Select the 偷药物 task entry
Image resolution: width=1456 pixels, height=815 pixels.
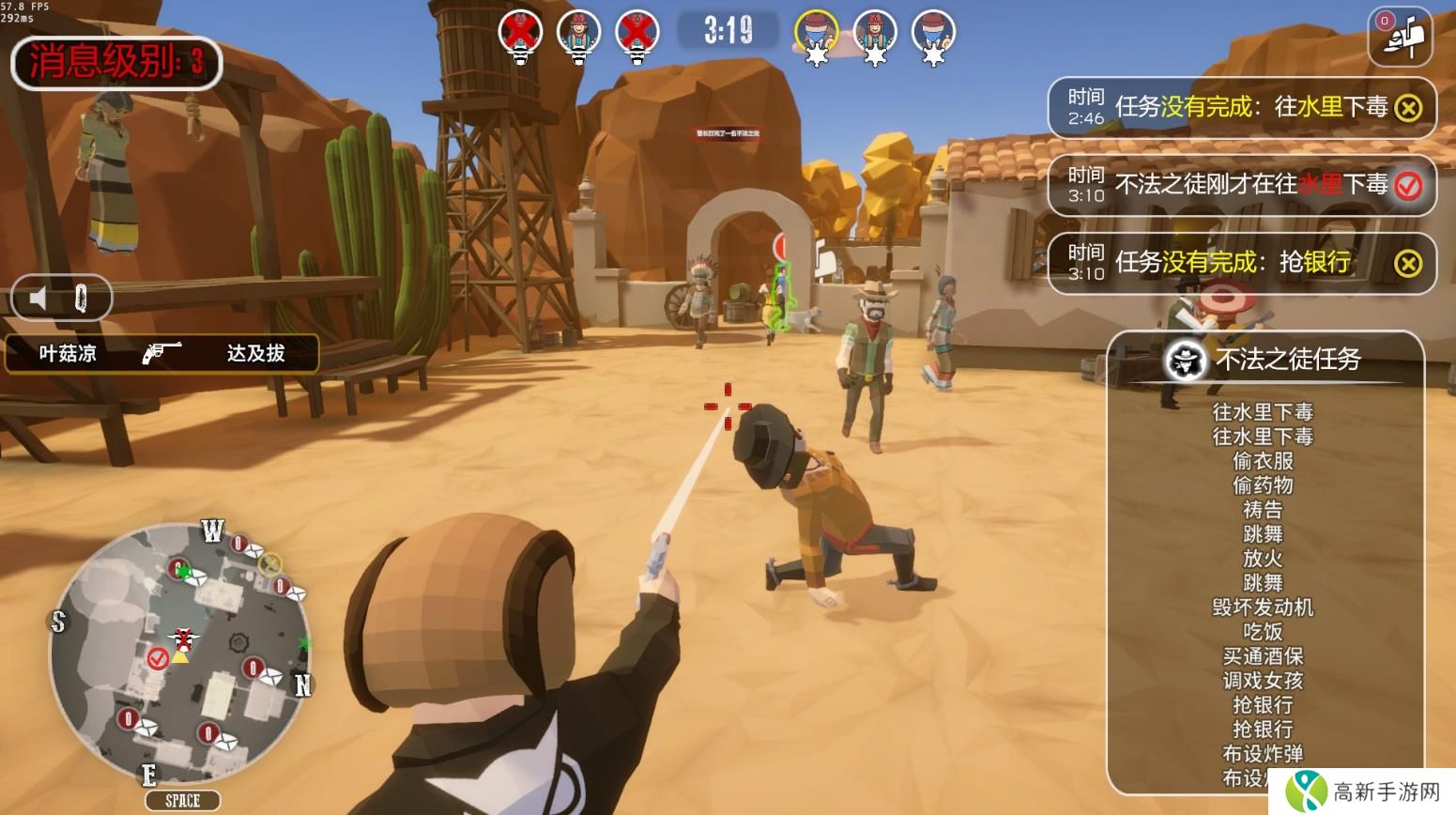1263,485
